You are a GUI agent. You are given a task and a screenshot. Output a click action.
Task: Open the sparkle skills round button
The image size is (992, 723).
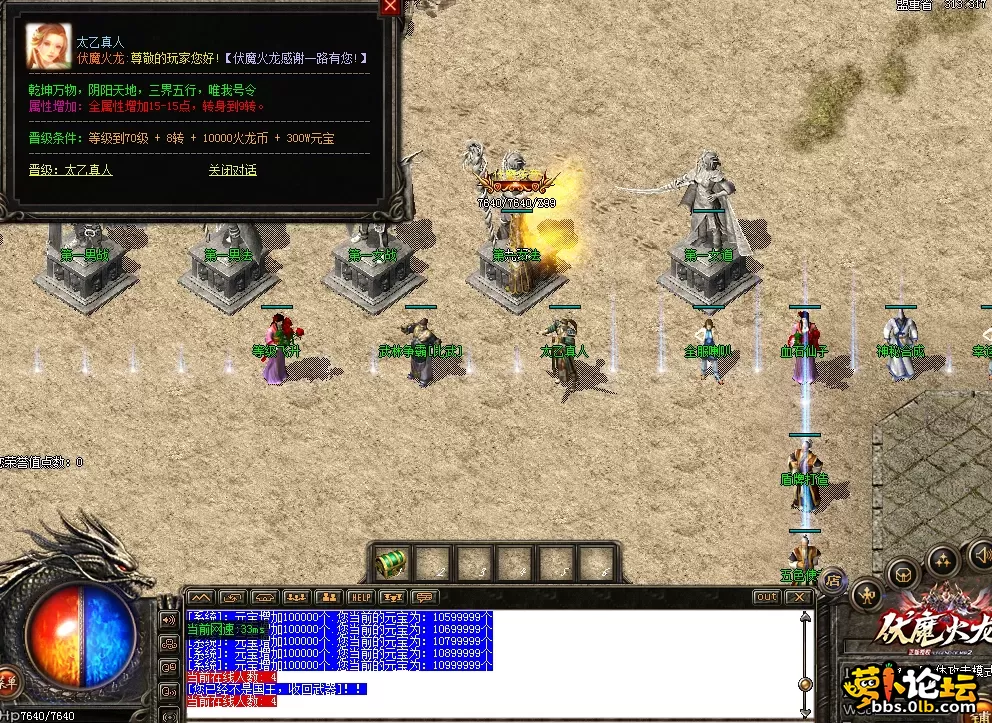point(941,561)
